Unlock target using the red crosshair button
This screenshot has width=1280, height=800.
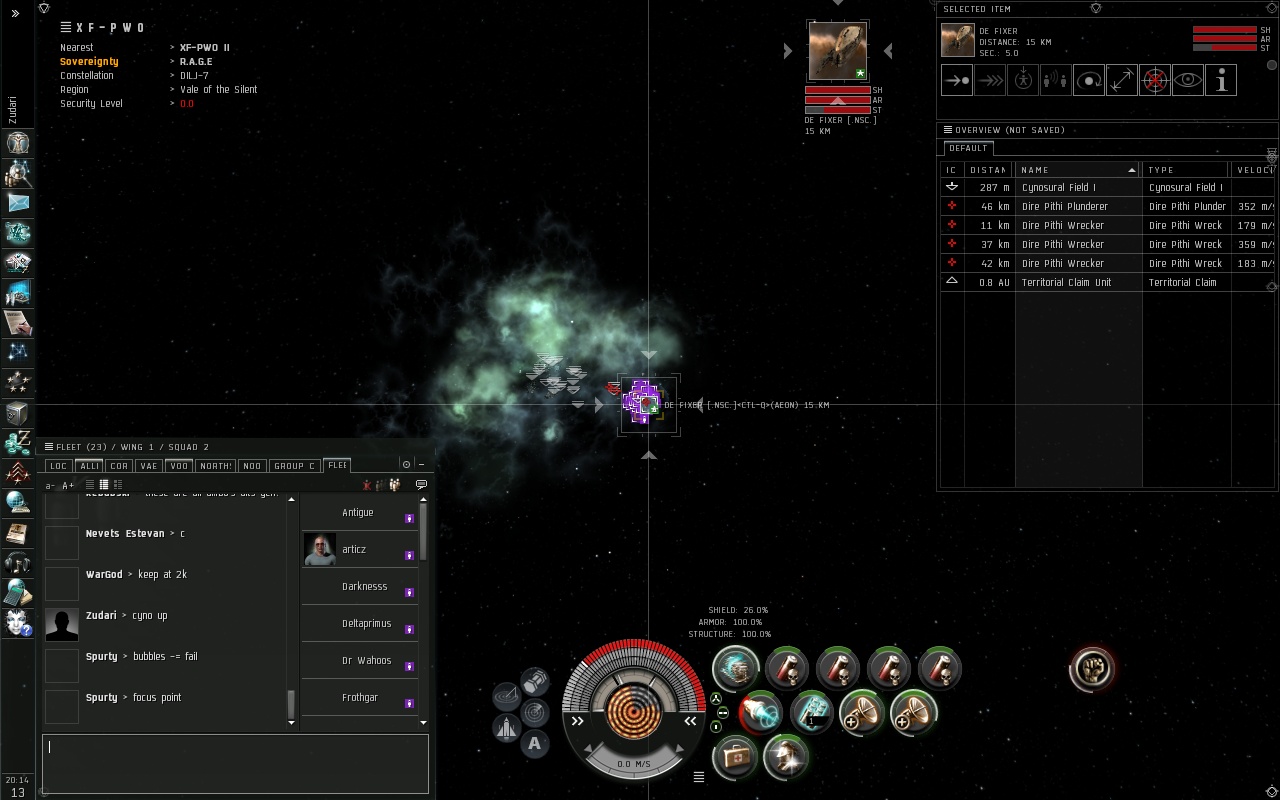click(1155, 80)
